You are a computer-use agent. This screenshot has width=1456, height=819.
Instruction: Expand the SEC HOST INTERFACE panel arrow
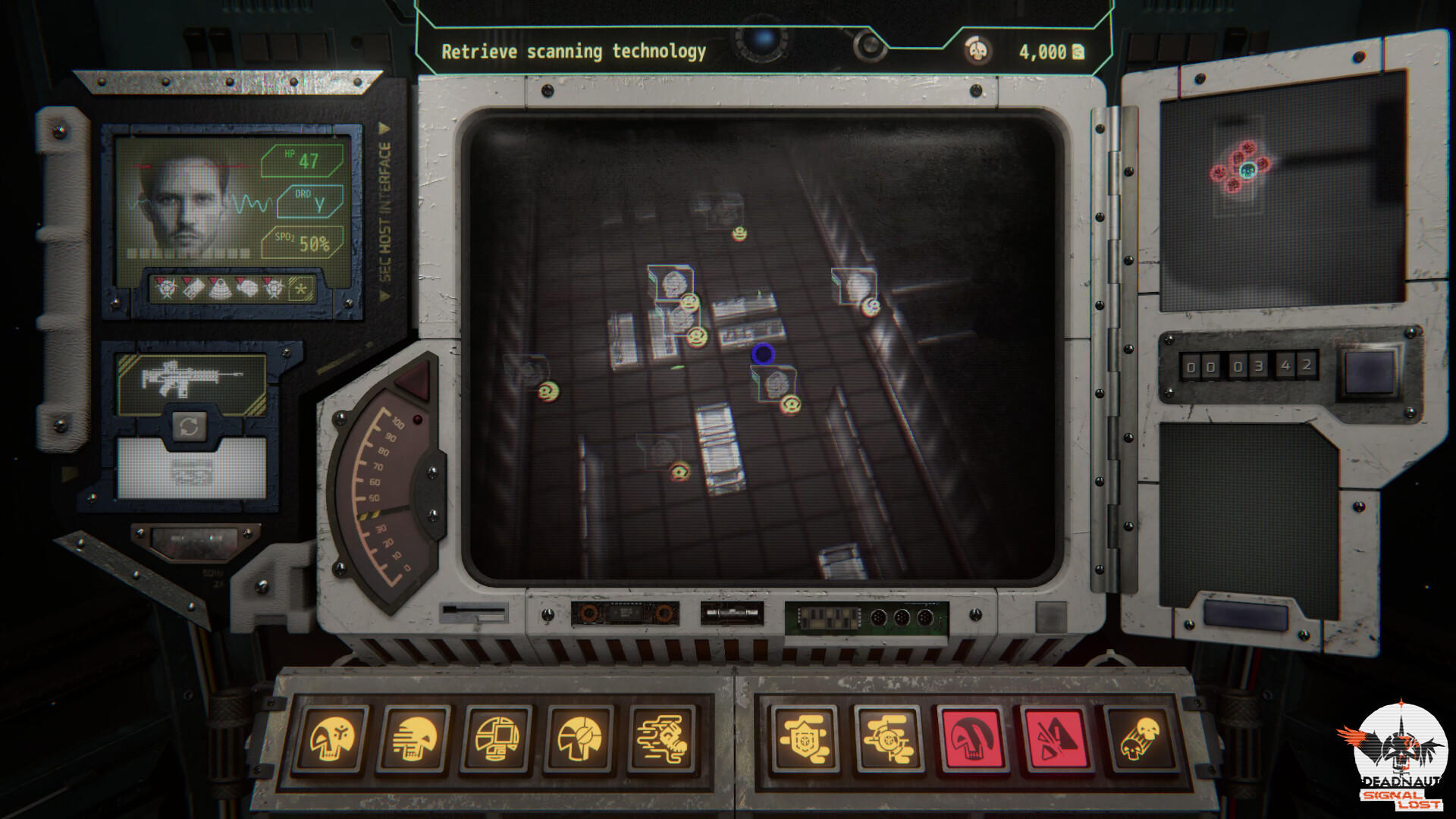(384, 129)
